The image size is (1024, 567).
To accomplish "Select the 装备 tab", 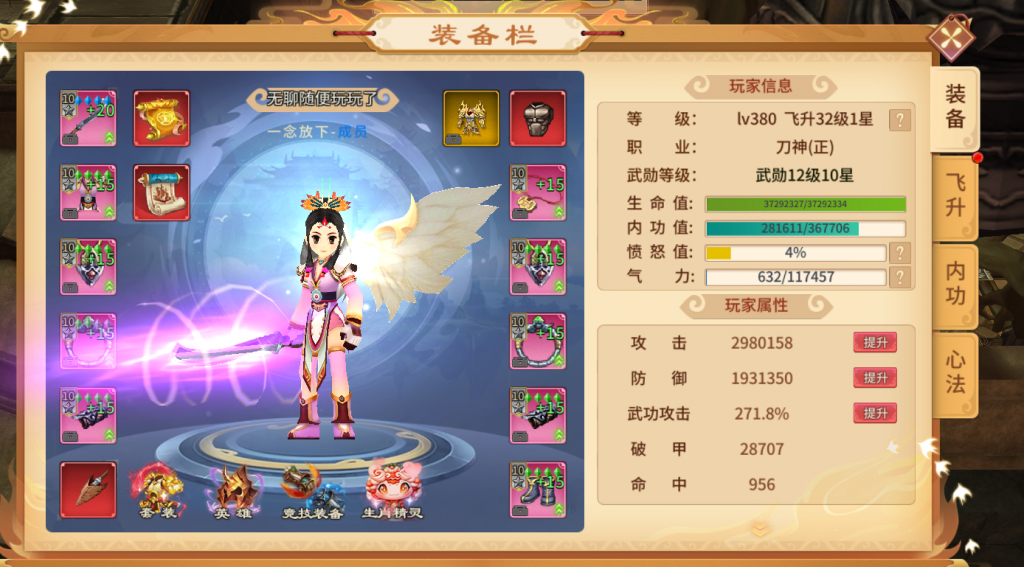I will 955,107.
